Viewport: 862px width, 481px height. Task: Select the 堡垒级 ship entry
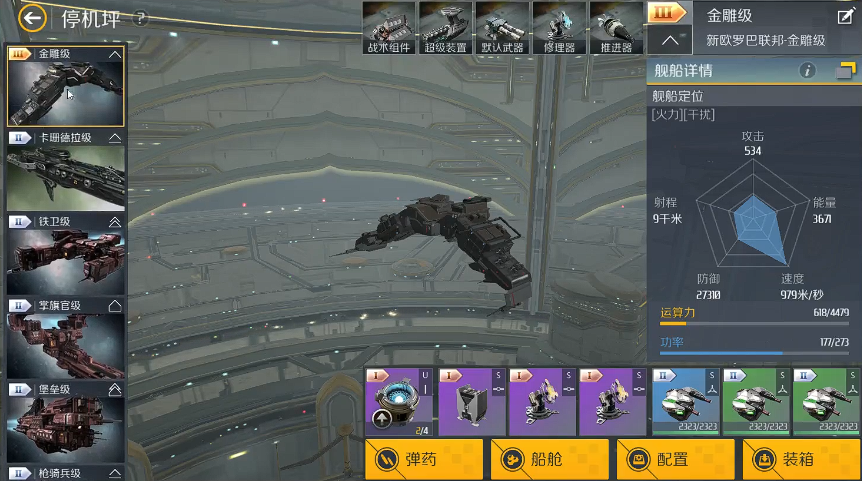point(66,423)
